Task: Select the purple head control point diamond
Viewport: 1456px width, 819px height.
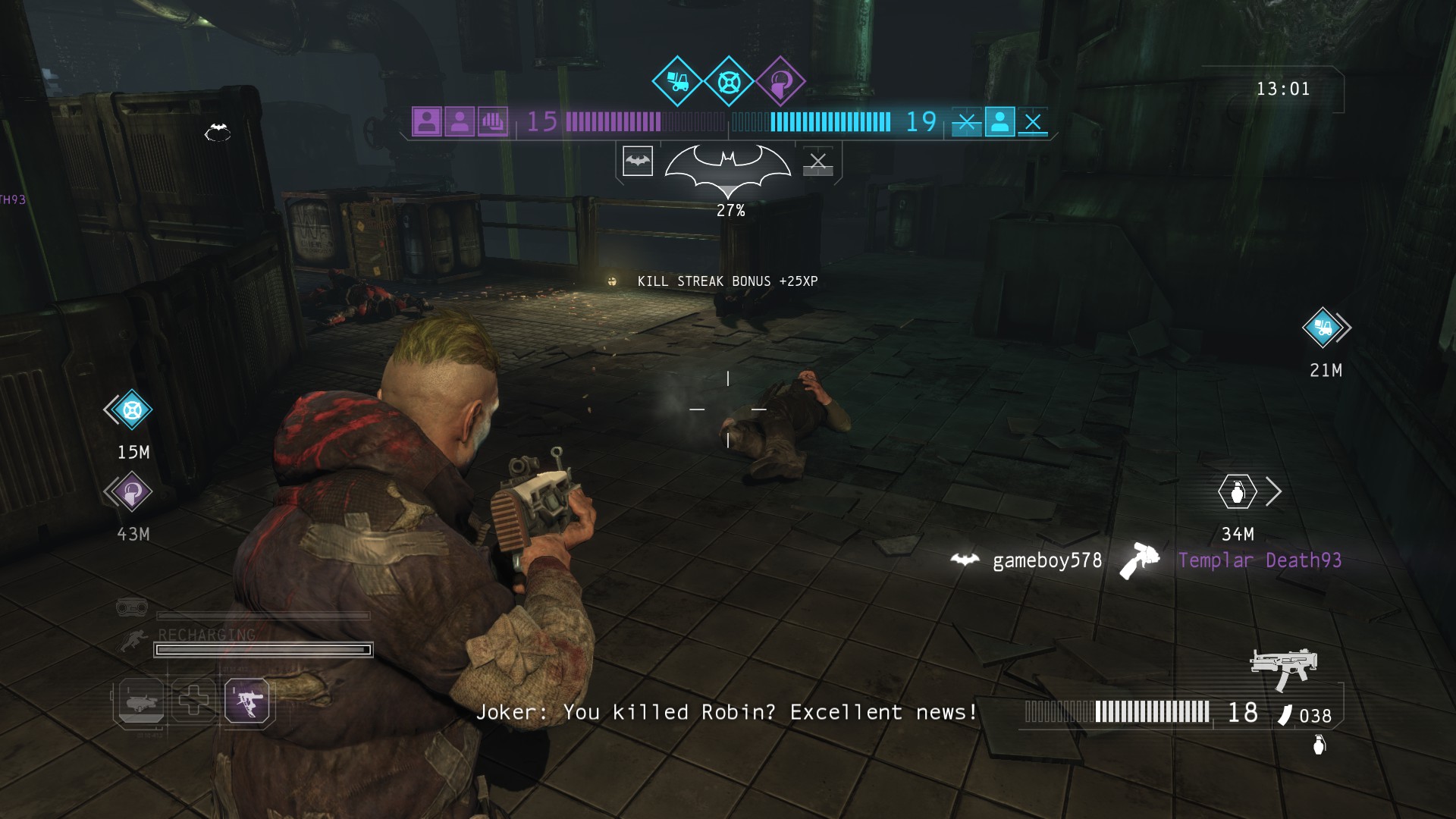Action: click(780, 80)
